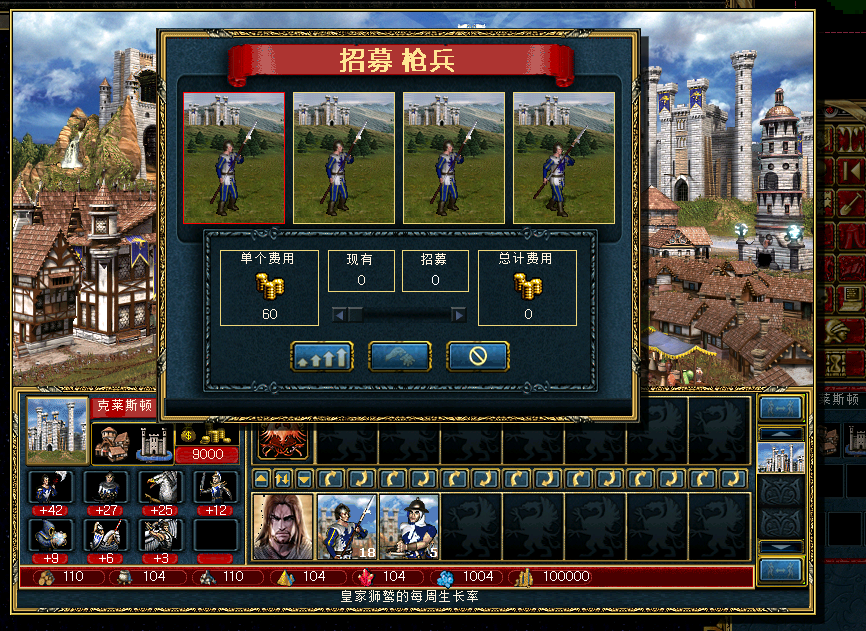Screen dimensions: 866x631
Task: Pick the cavalier growth icon showing +6
Action: 104,535
